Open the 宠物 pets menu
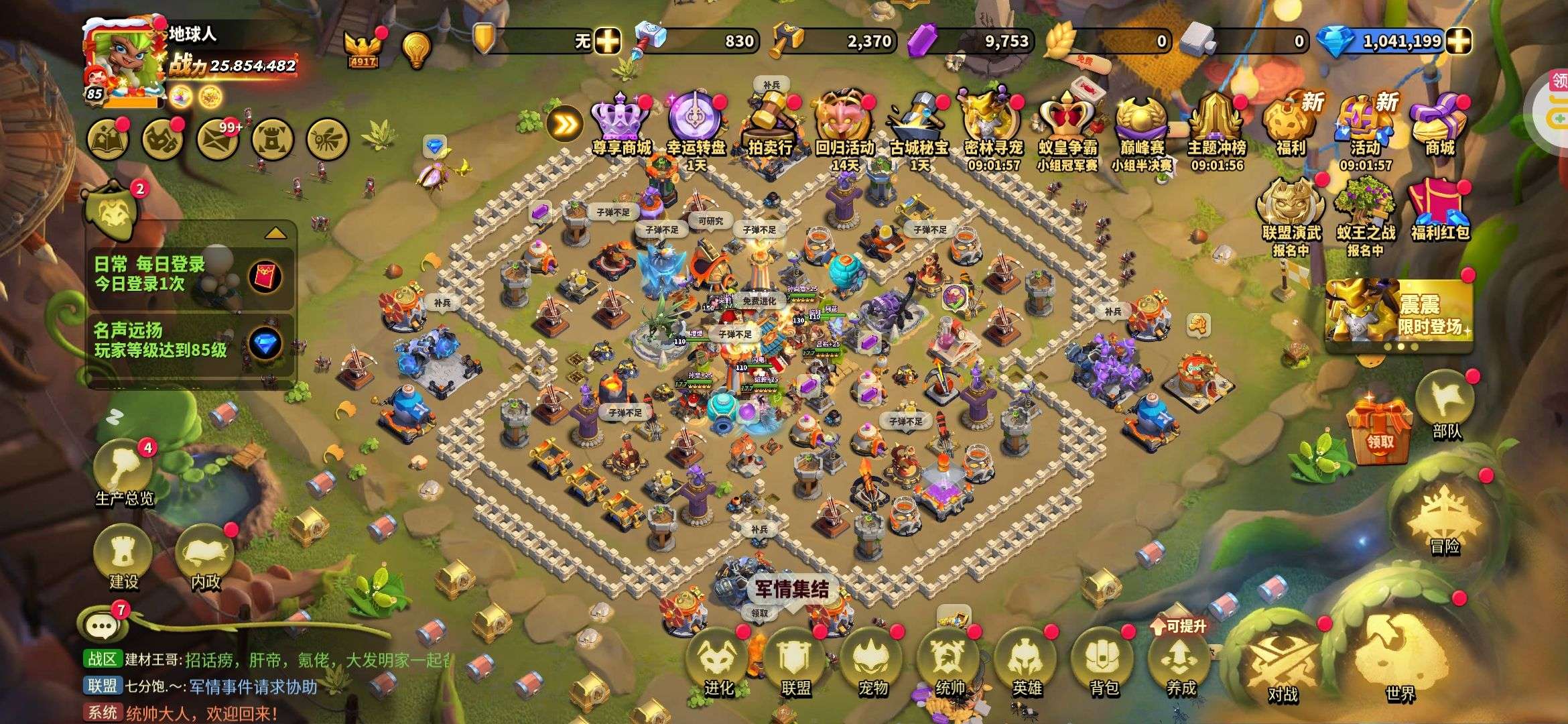This screenshot has width=1568, height=724. pyautogui.click(x=872, y=660)
